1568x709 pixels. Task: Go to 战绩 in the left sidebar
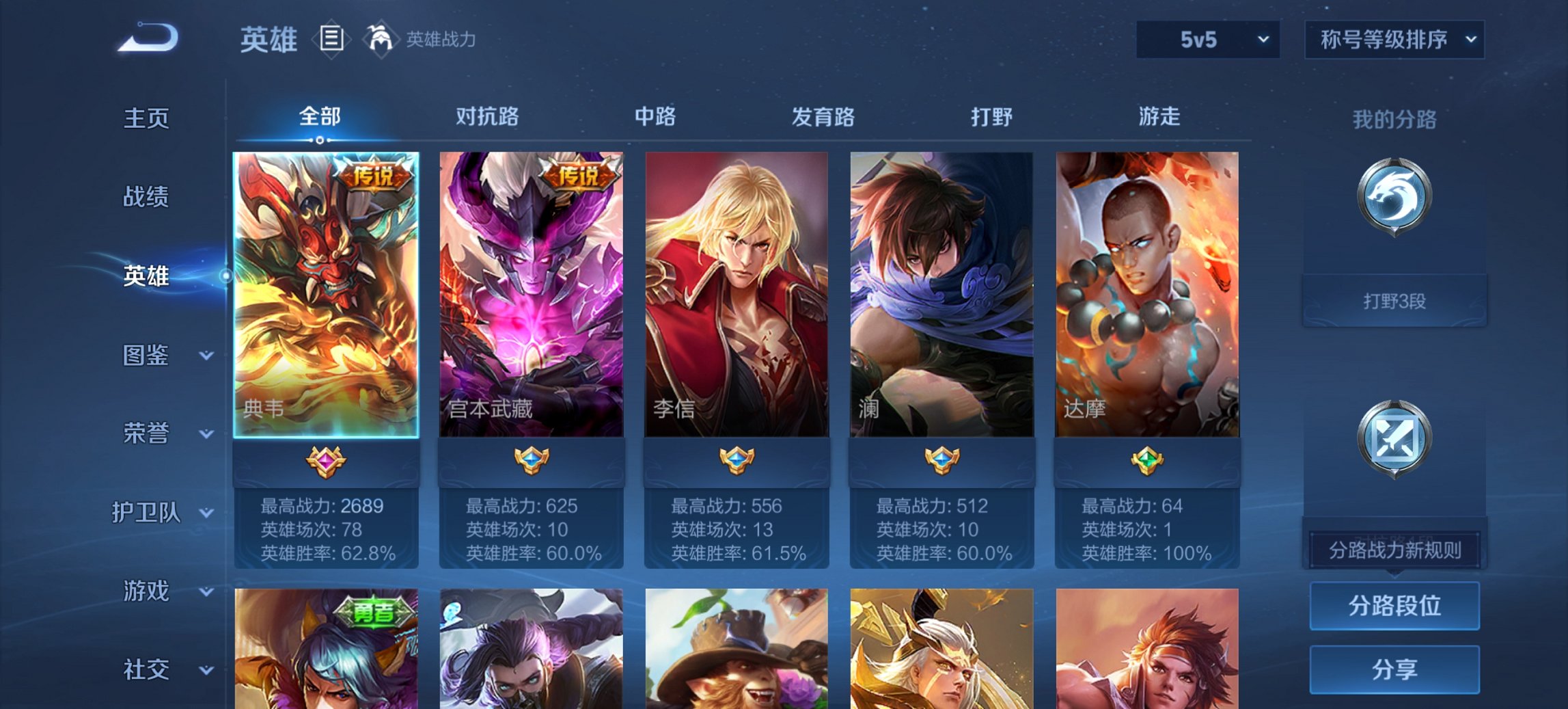(x=146, y=198)
